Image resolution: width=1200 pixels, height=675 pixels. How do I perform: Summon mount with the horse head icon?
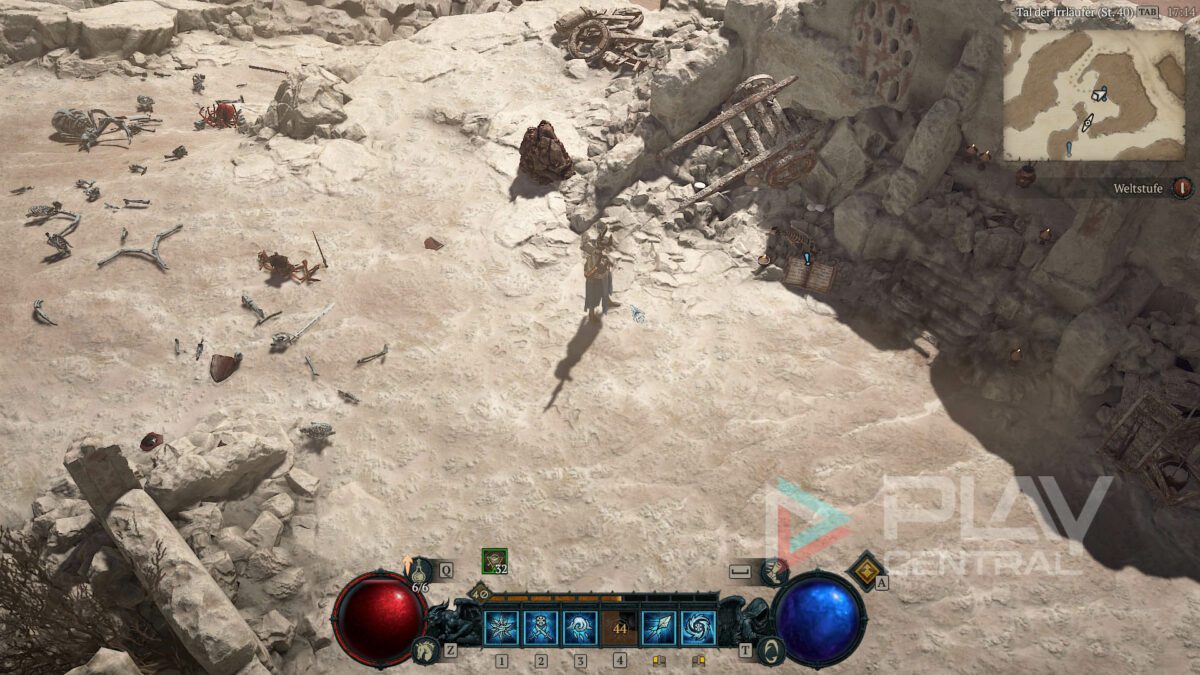(424, 651)
